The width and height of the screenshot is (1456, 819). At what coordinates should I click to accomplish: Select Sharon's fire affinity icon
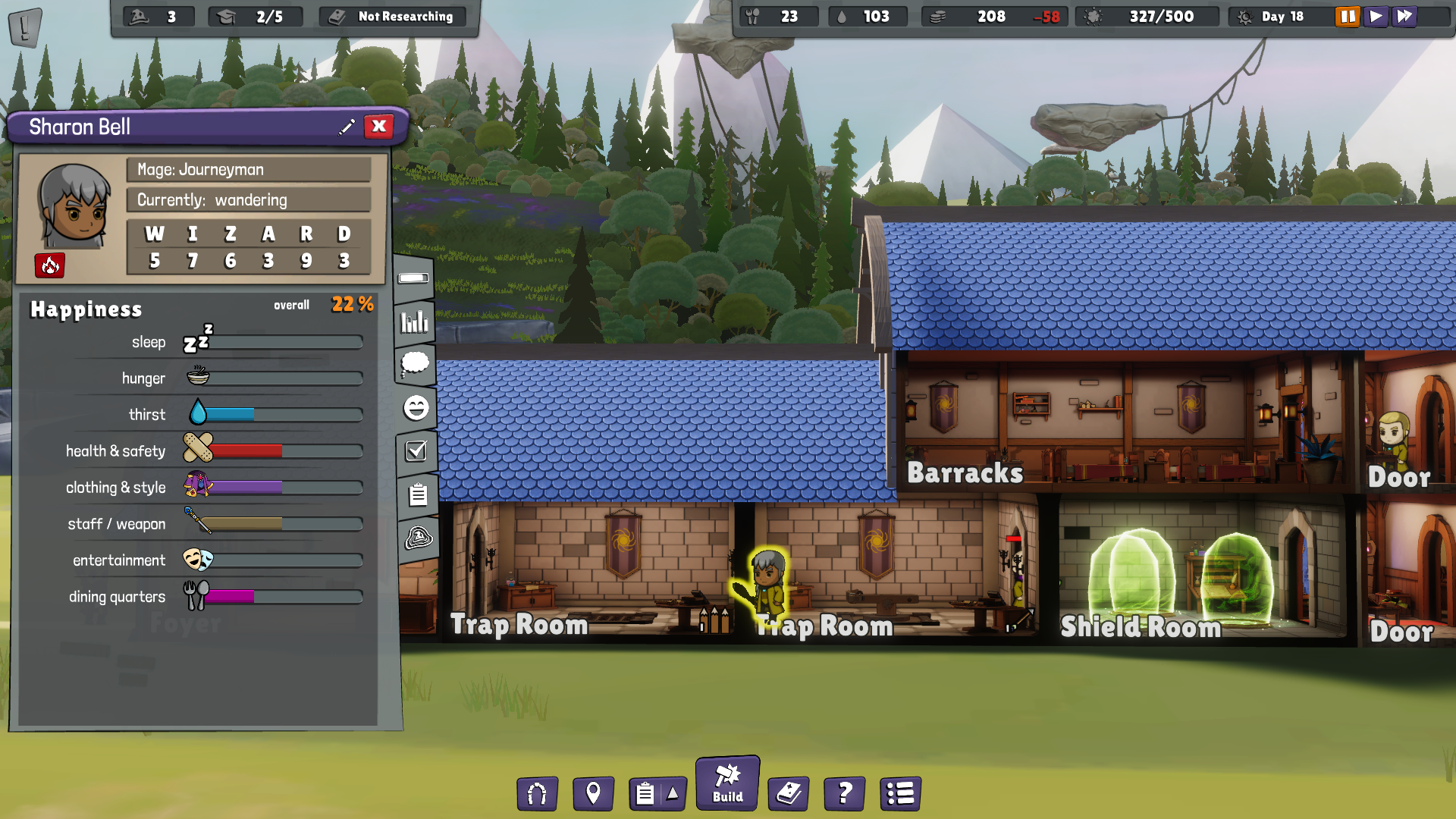click(x=49, y=265)
